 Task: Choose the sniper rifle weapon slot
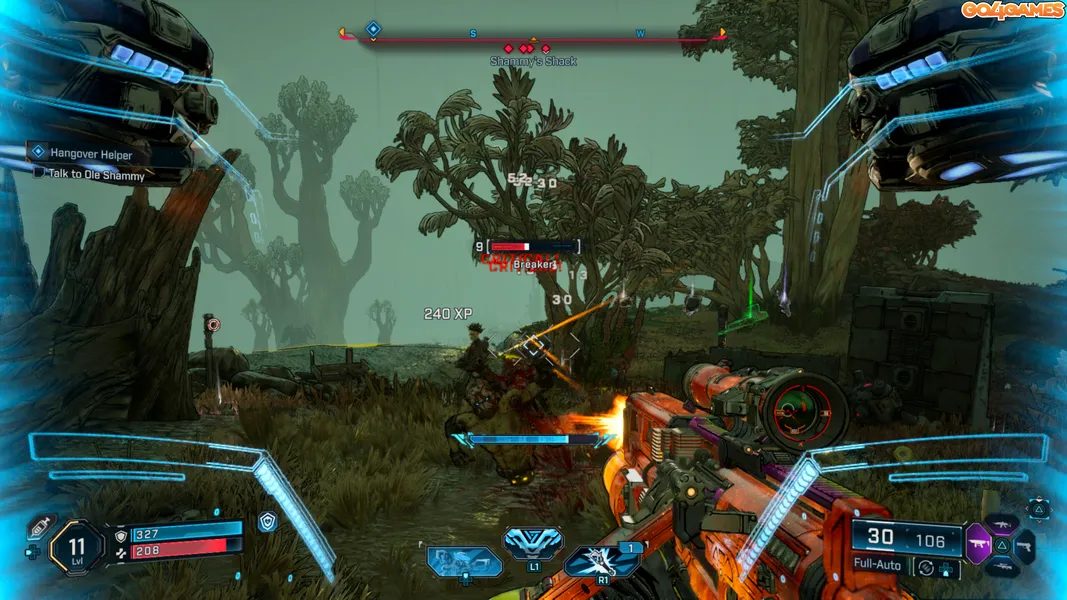[x=1002, y=568]
